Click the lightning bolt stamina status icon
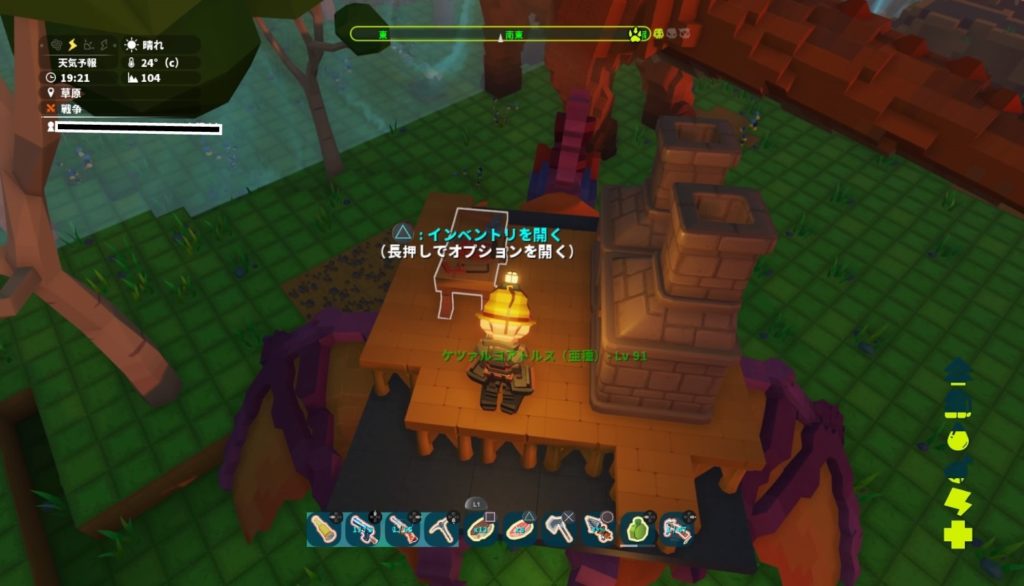 click(x=957, y=502)
